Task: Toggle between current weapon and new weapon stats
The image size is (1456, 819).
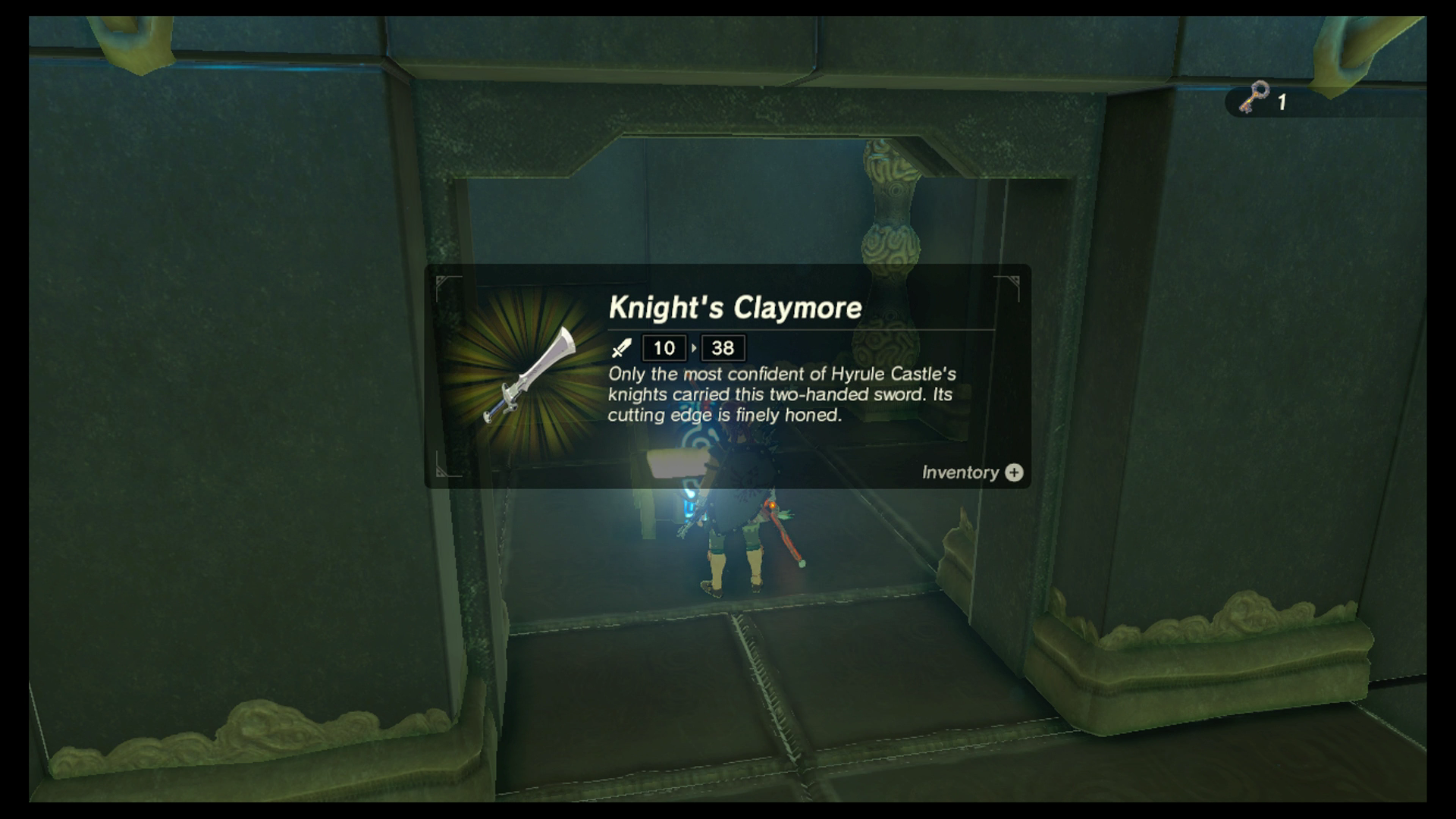Action: pos(695,348)
